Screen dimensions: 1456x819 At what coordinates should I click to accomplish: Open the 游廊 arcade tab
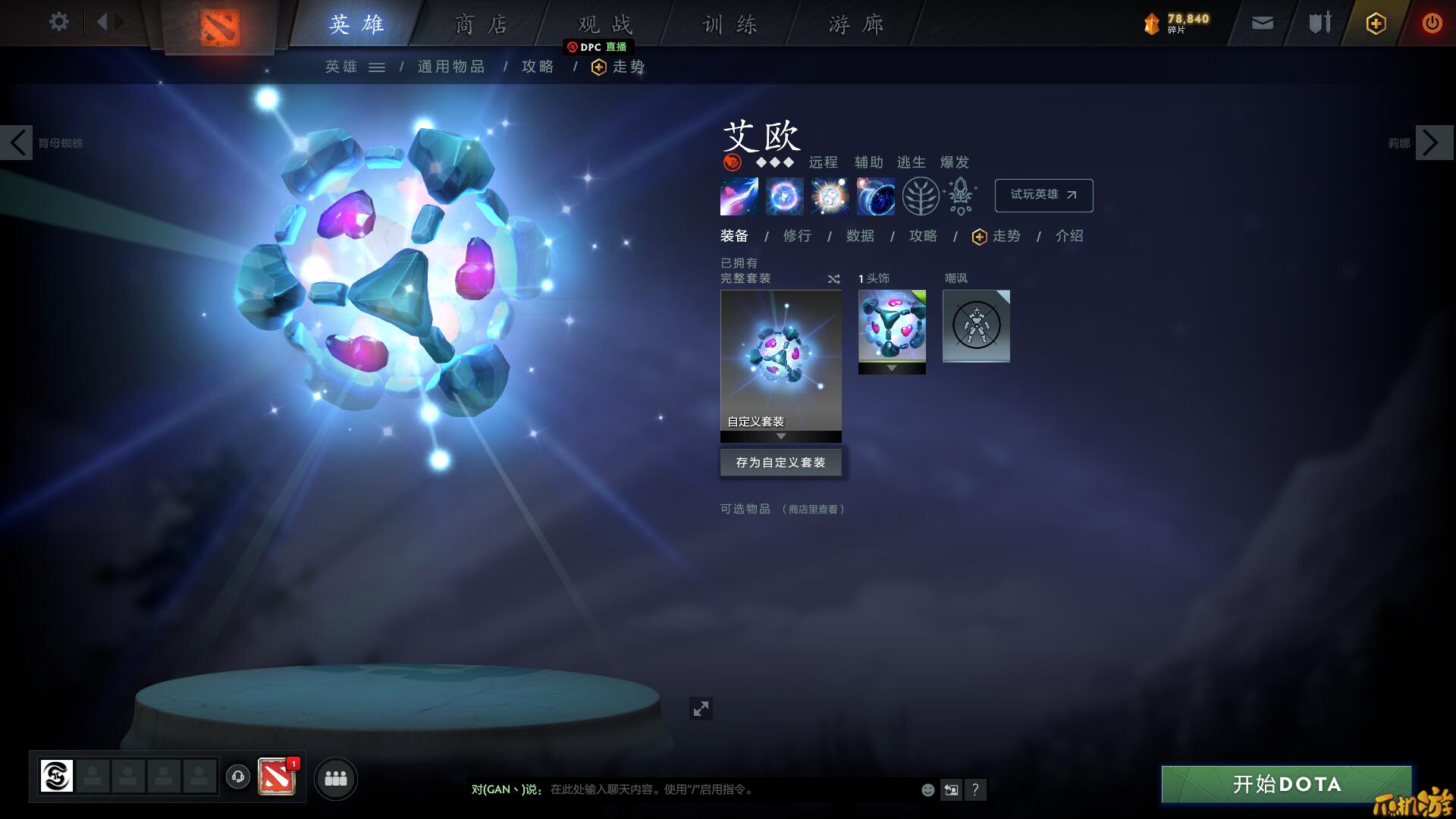click(x=856, y=25)
